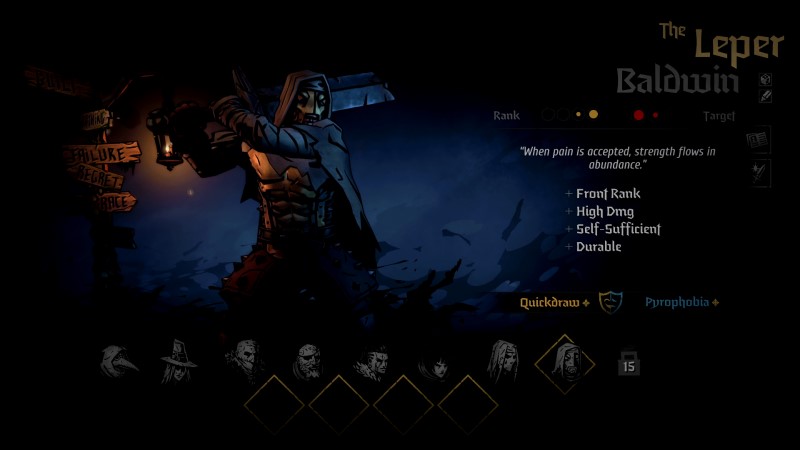Inspect the Quickdraw positive quirk
Viewport: 800px width, 450px height.
[554, 302]
